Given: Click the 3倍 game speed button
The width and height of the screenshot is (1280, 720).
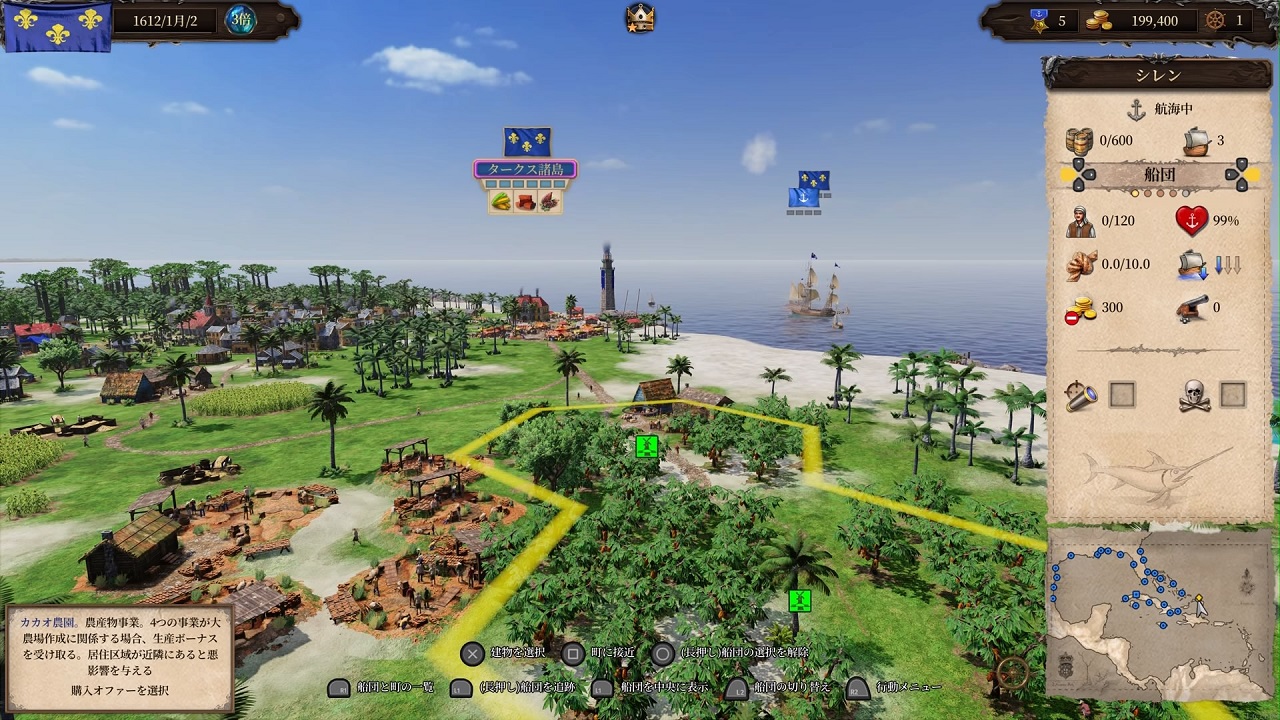Looking at the screenshot, I should [x=240, y=20].
